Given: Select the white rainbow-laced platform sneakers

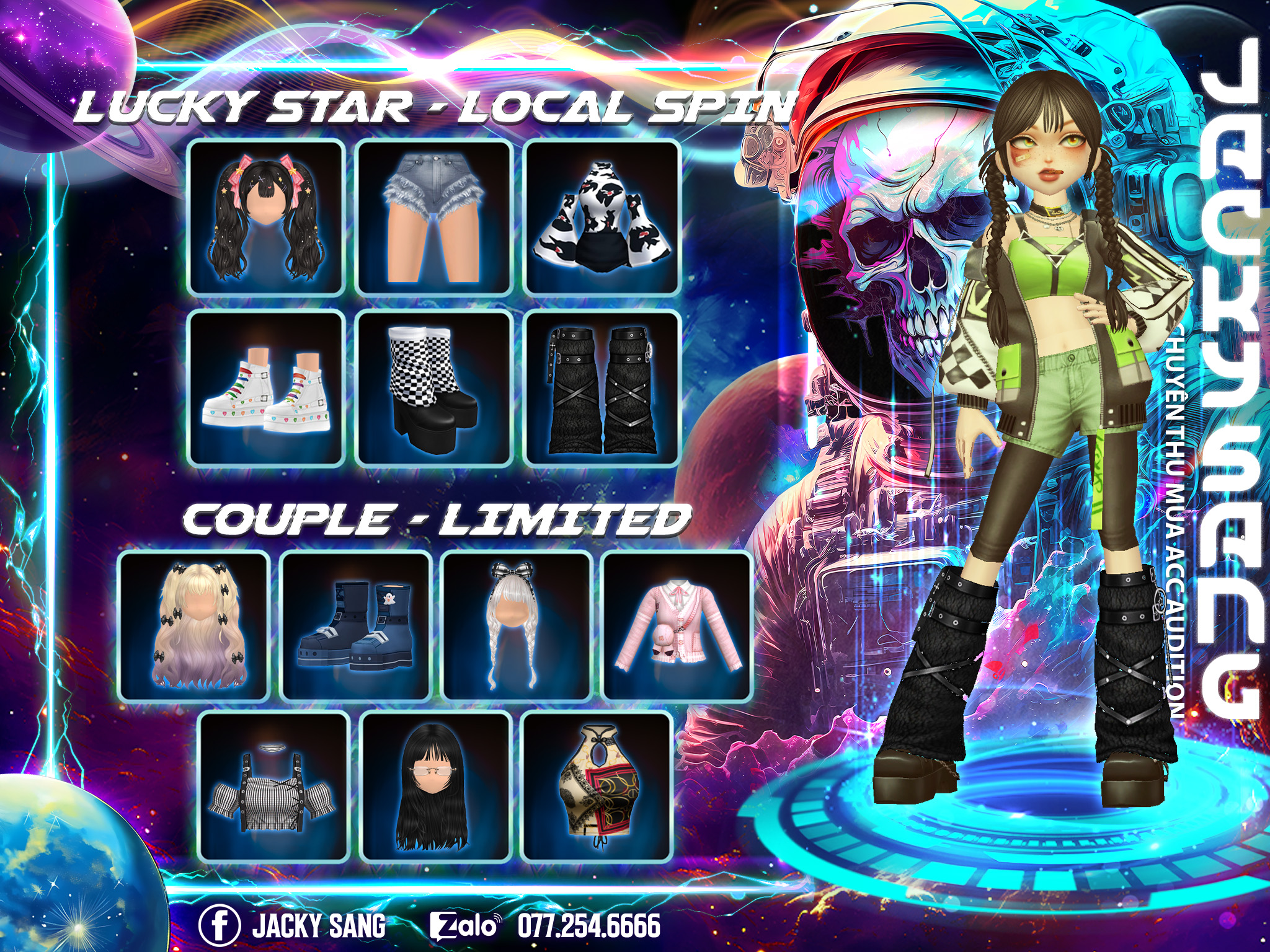Looking at the screenshot, I should [x=266, y=388].
